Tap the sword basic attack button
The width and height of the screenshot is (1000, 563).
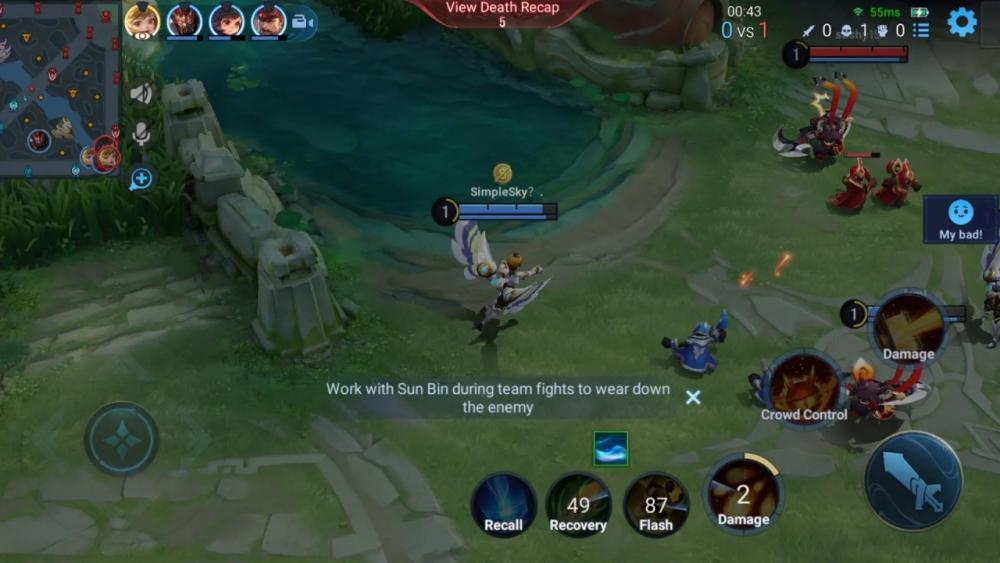coord(912,480)
